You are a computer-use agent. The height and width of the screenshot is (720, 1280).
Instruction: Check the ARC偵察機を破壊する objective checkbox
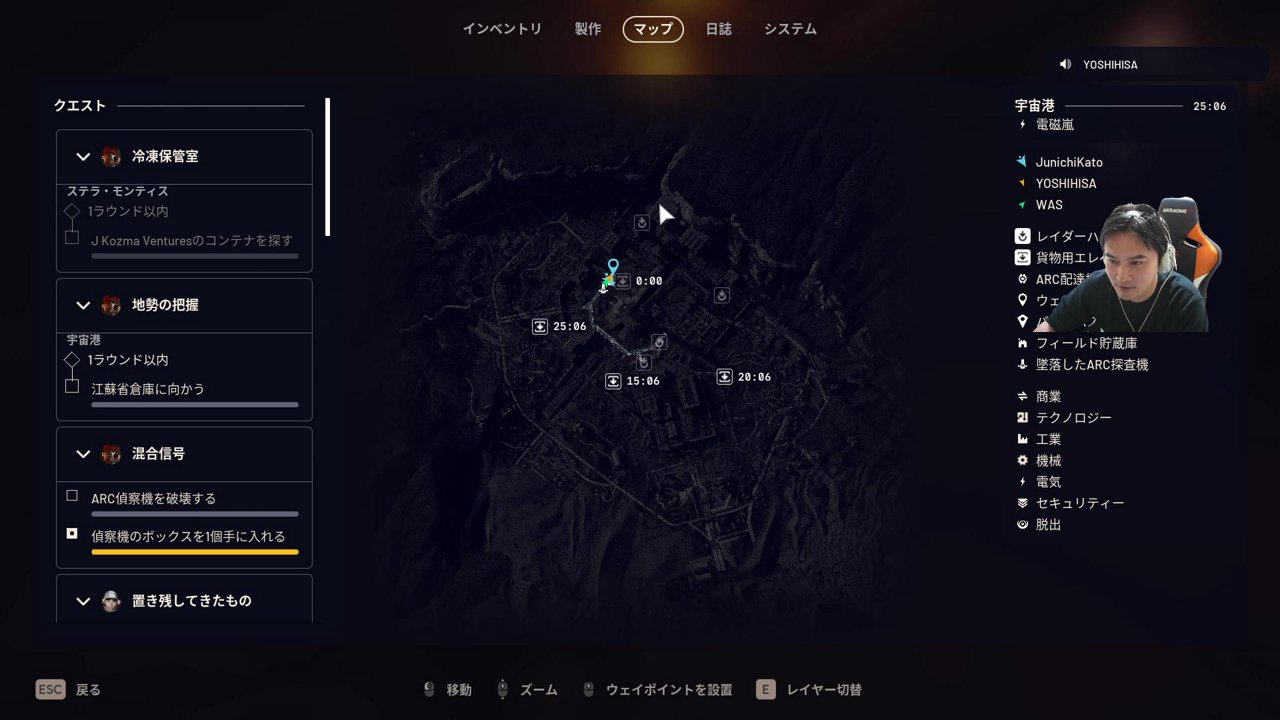(71, 495)
